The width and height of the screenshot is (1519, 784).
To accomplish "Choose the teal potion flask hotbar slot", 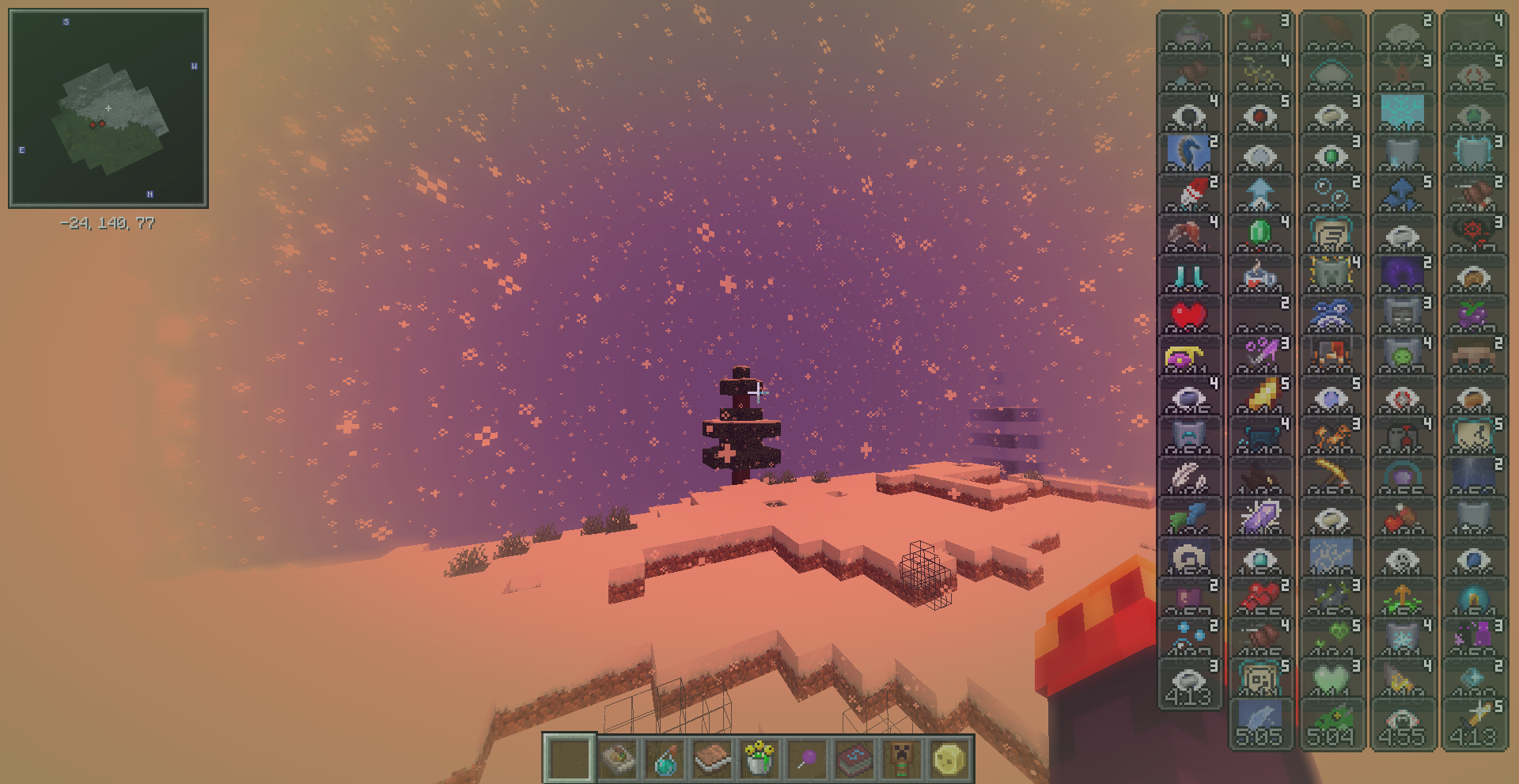I will point(665,759).
